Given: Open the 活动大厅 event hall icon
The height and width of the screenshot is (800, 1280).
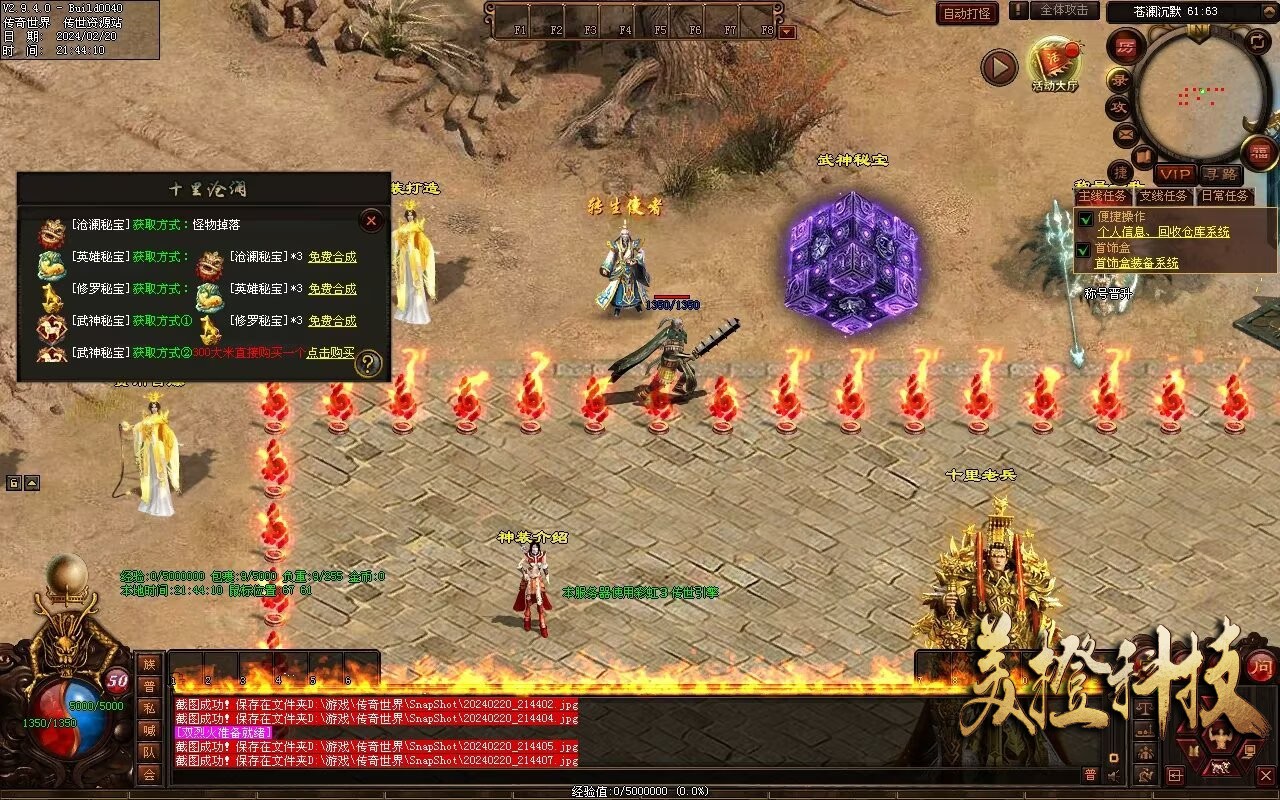Looking at the screenshot, I should (x=1055, y=64).
